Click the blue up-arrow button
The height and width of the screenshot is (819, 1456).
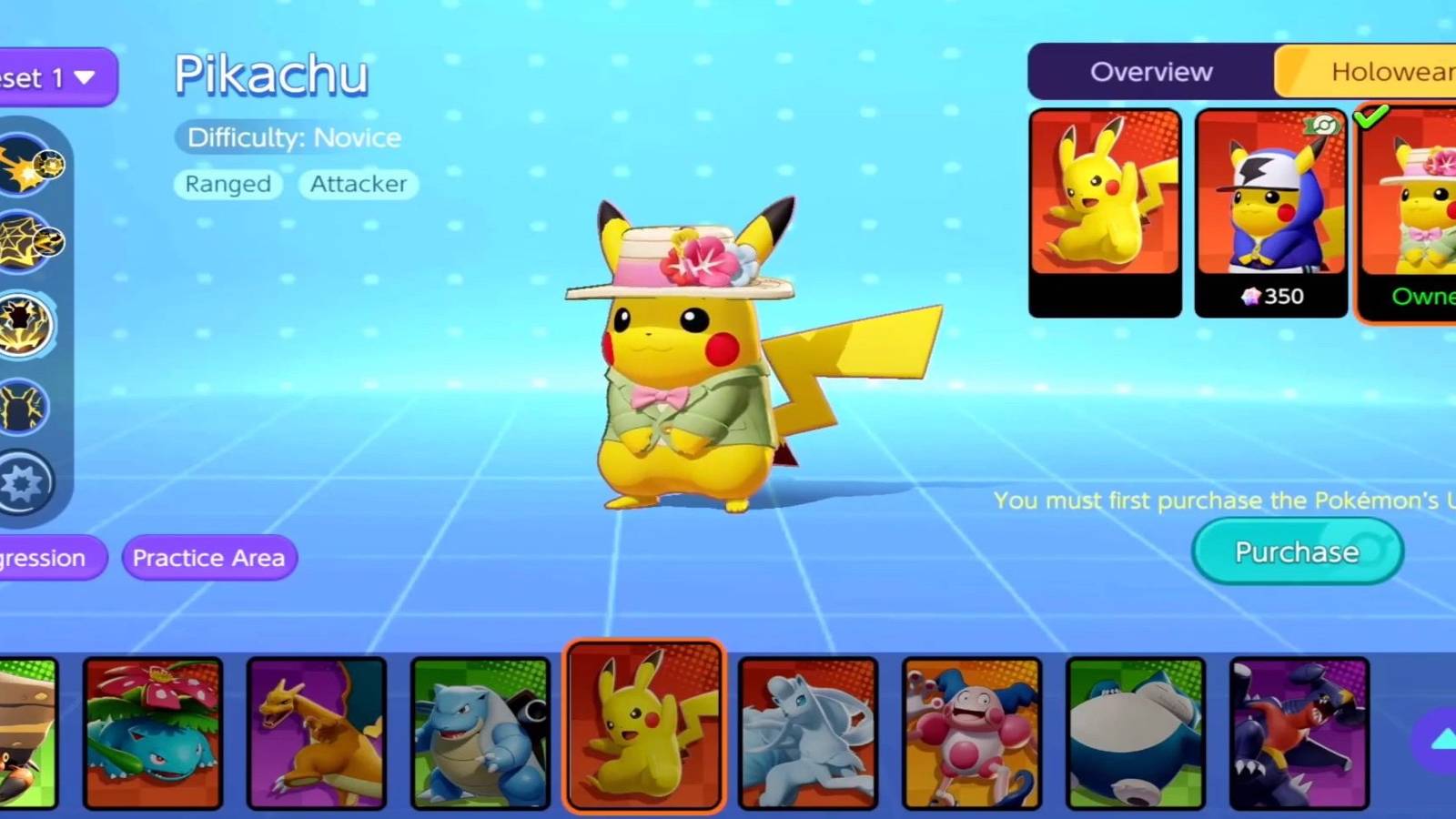pos(1441,741)
